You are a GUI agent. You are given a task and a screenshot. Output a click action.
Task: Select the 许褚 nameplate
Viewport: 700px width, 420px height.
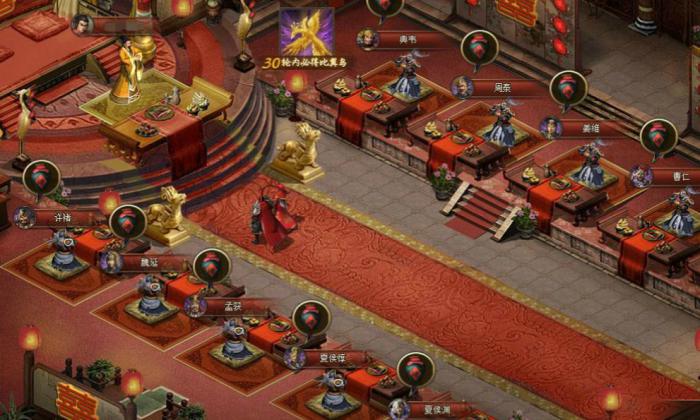(62, 217)
